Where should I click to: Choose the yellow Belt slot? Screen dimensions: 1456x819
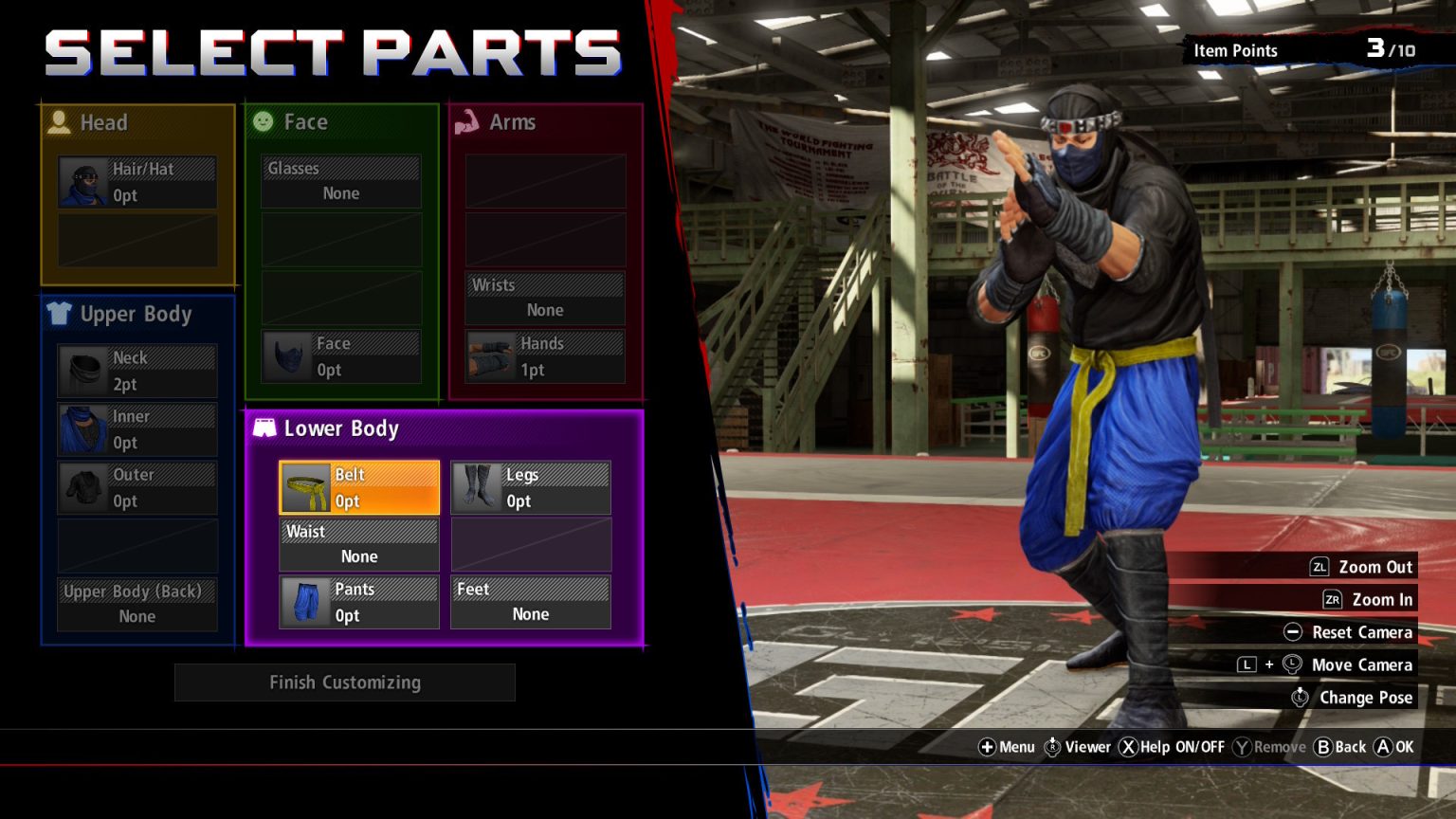coord(359,487)
